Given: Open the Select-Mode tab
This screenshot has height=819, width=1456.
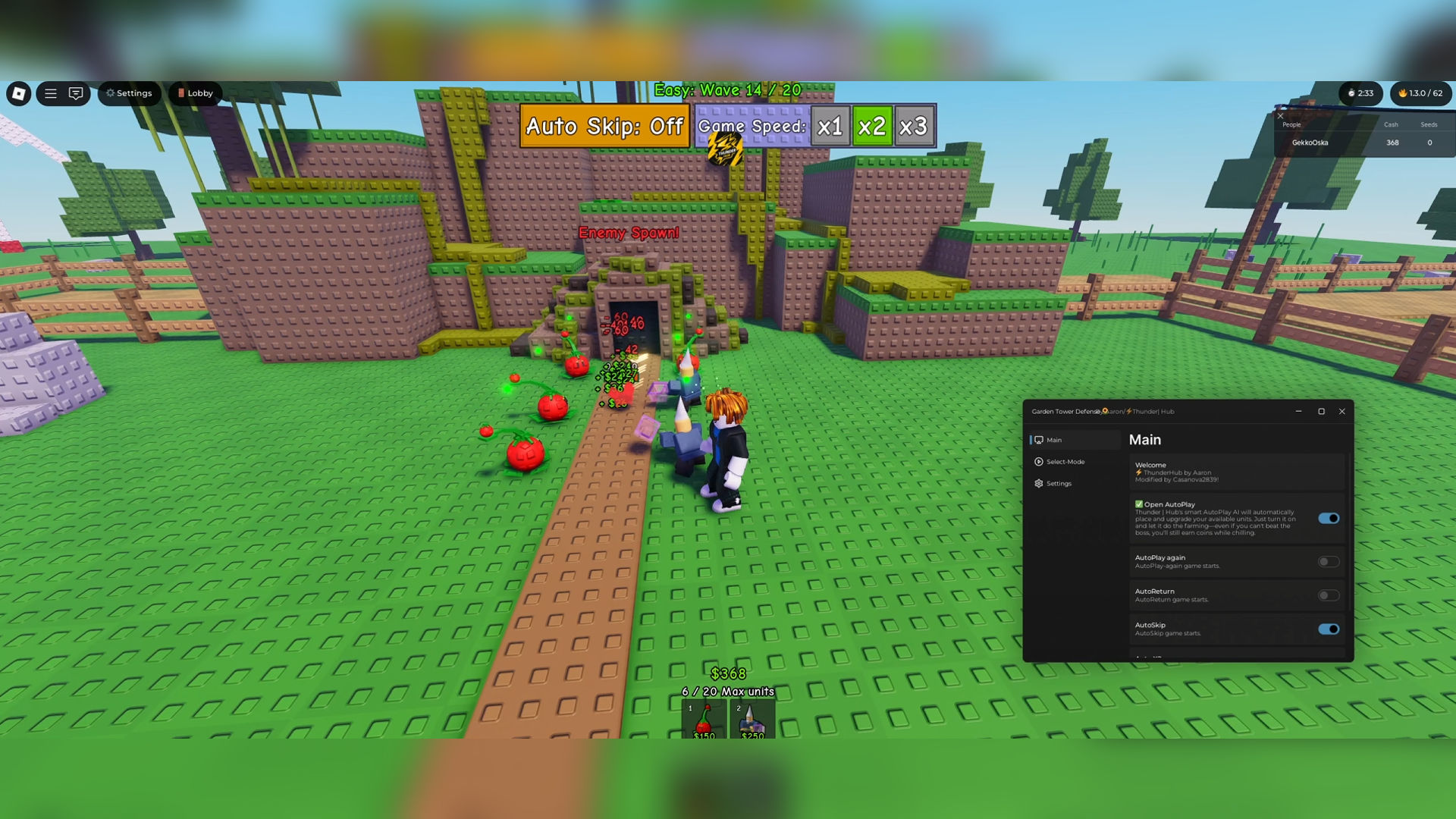Looking at the screenshot, I should [1065, 462].
